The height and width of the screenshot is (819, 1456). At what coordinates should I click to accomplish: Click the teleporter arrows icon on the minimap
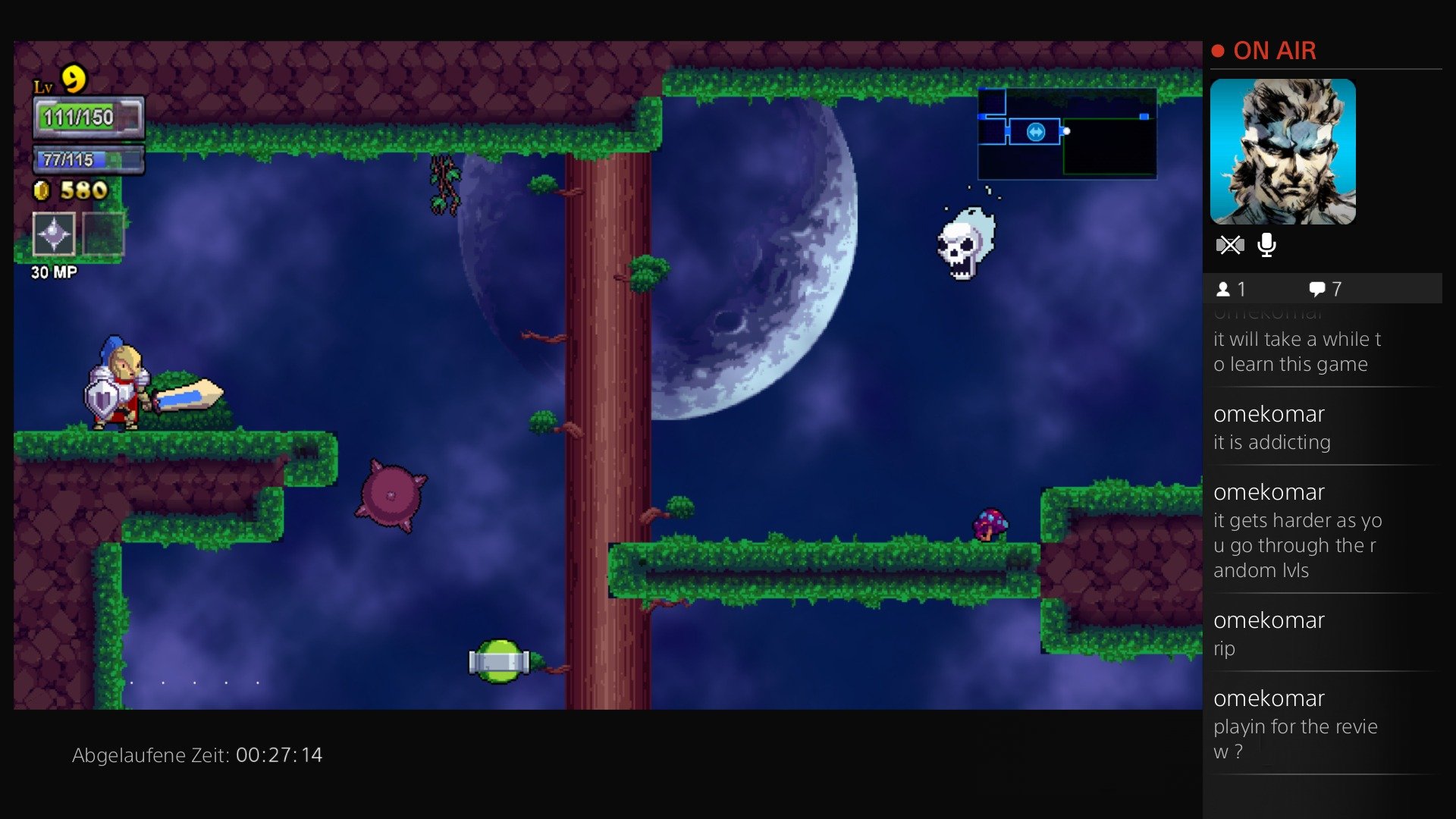(1036, 132)
